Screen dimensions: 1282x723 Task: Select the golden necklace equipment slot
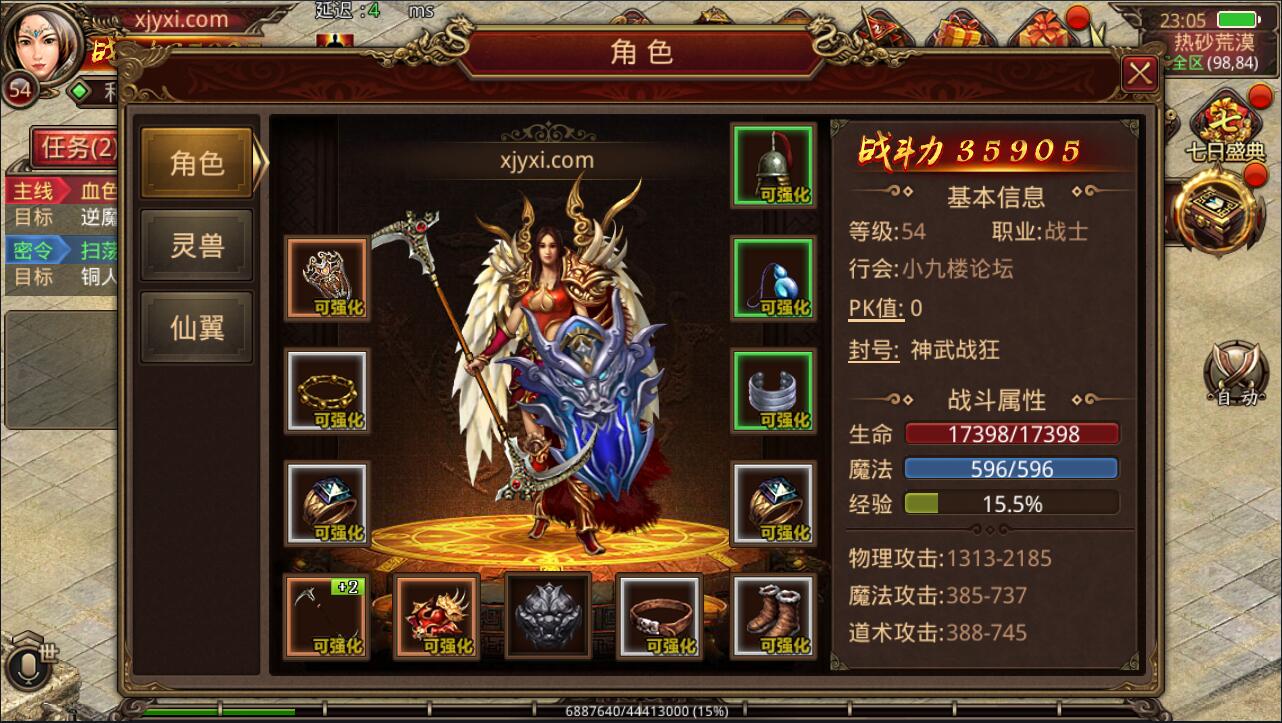pos(326,390)
